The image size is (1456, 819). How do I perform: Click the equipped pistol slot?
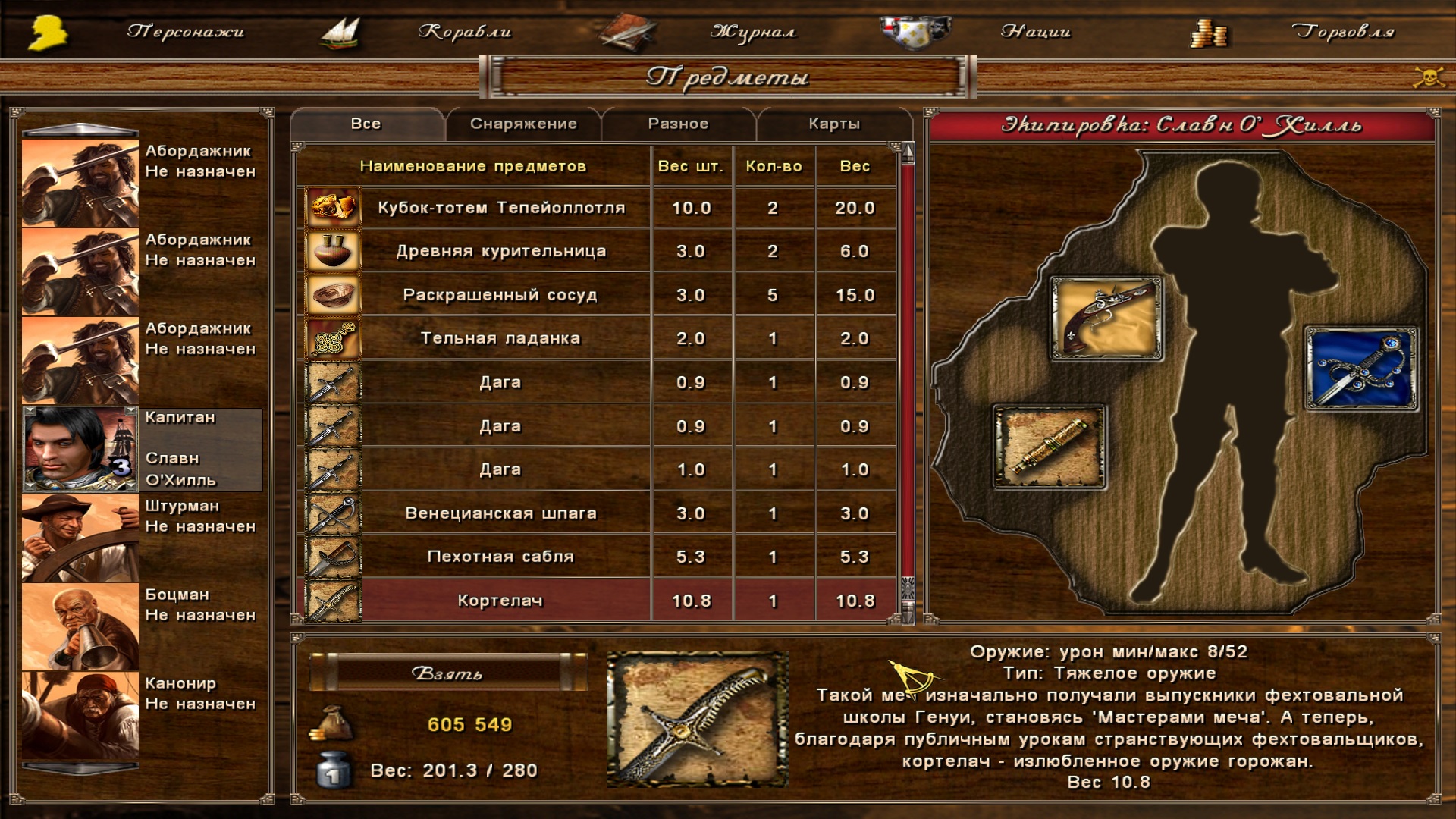click(1106, 318)
